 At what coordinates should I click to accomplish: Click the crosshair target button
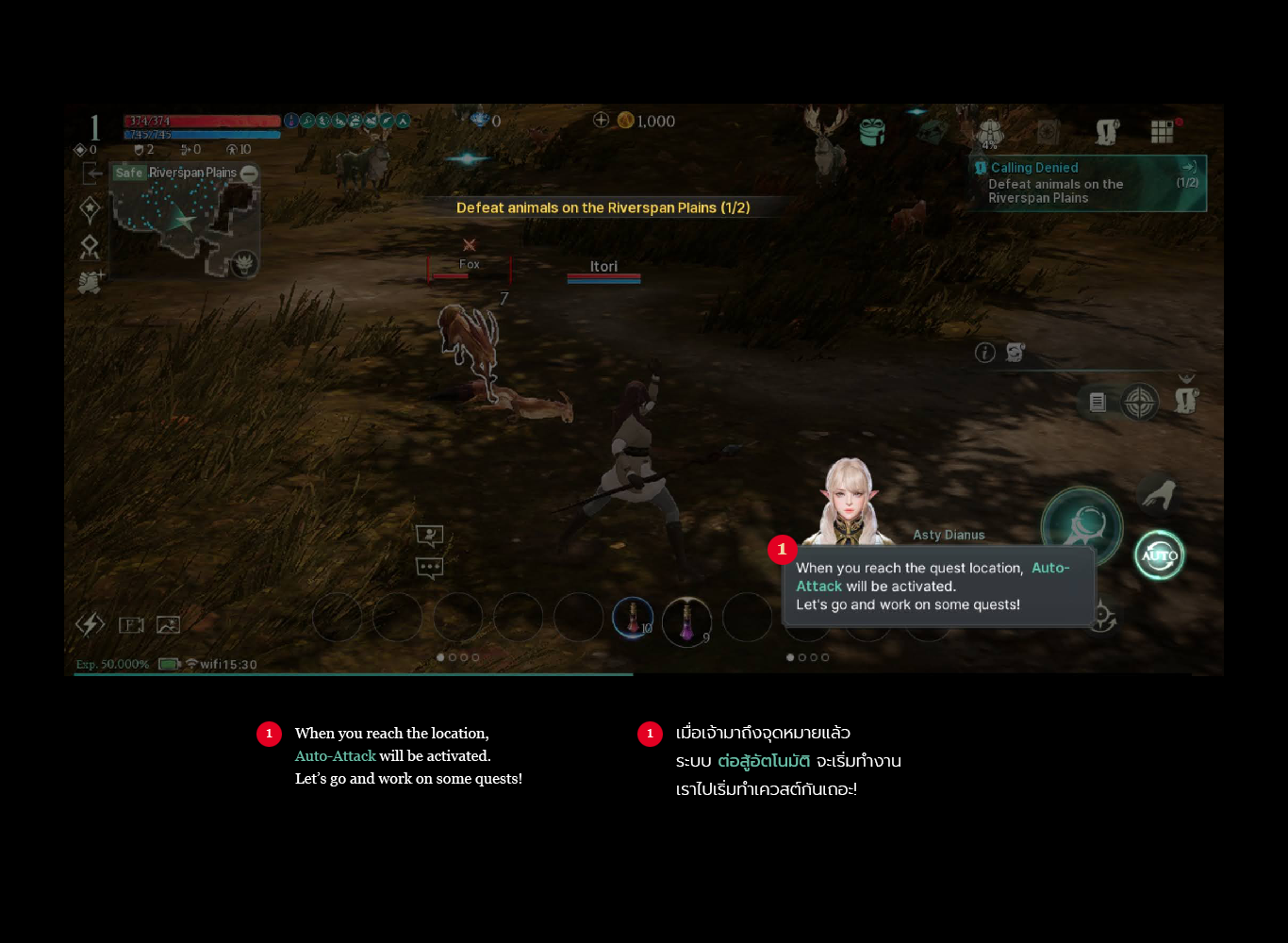click(x=1139, y=403)
